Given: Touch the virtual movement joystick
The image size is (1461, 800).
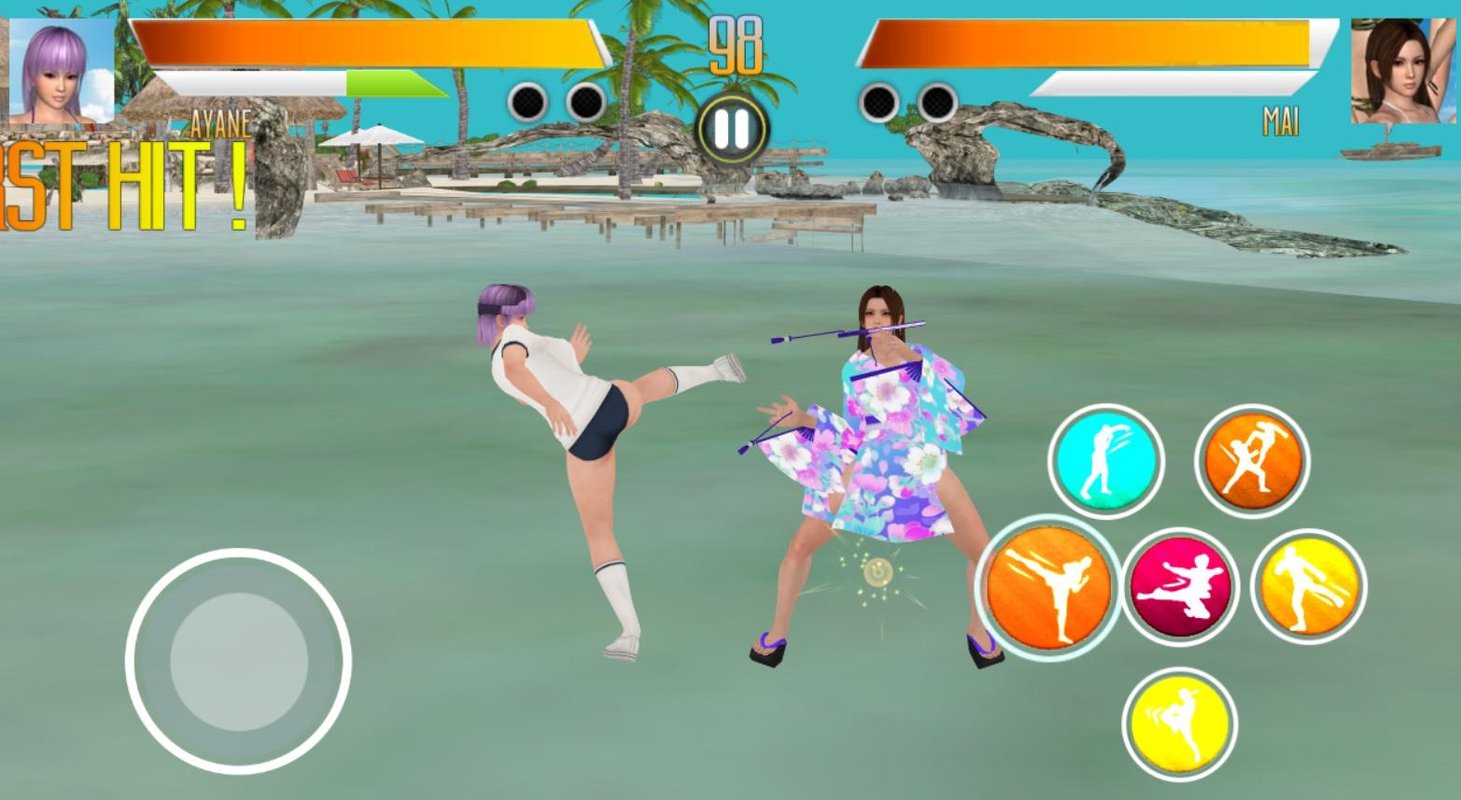Looking at the screenshot, I should (238, 661).
